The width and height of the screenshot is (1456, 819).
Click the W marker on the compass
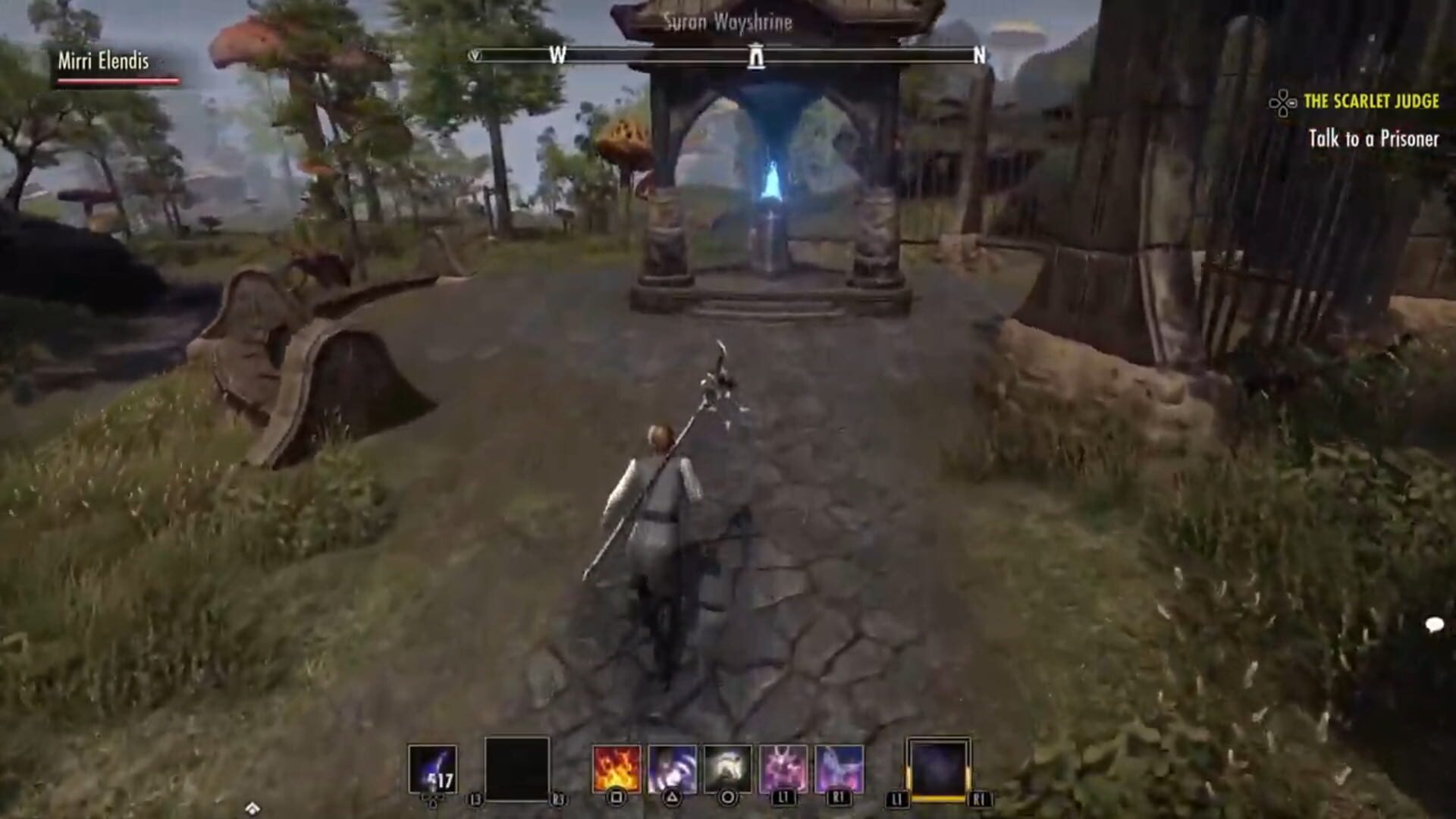[559, 55]
